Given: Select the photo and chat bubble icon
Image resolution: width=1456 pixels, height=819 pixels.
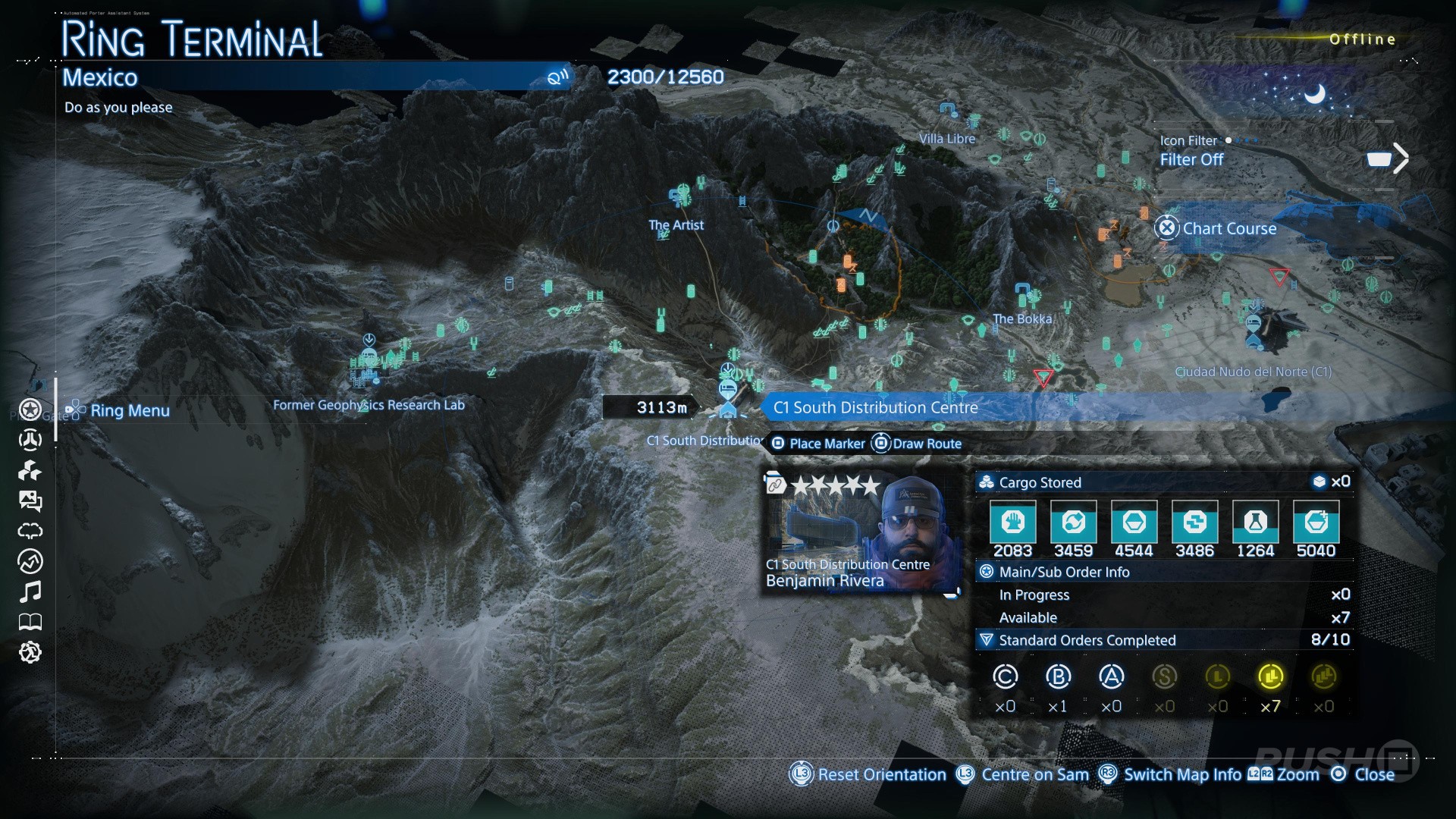Looking at the screenshot, I should click(x=30, y=500).
